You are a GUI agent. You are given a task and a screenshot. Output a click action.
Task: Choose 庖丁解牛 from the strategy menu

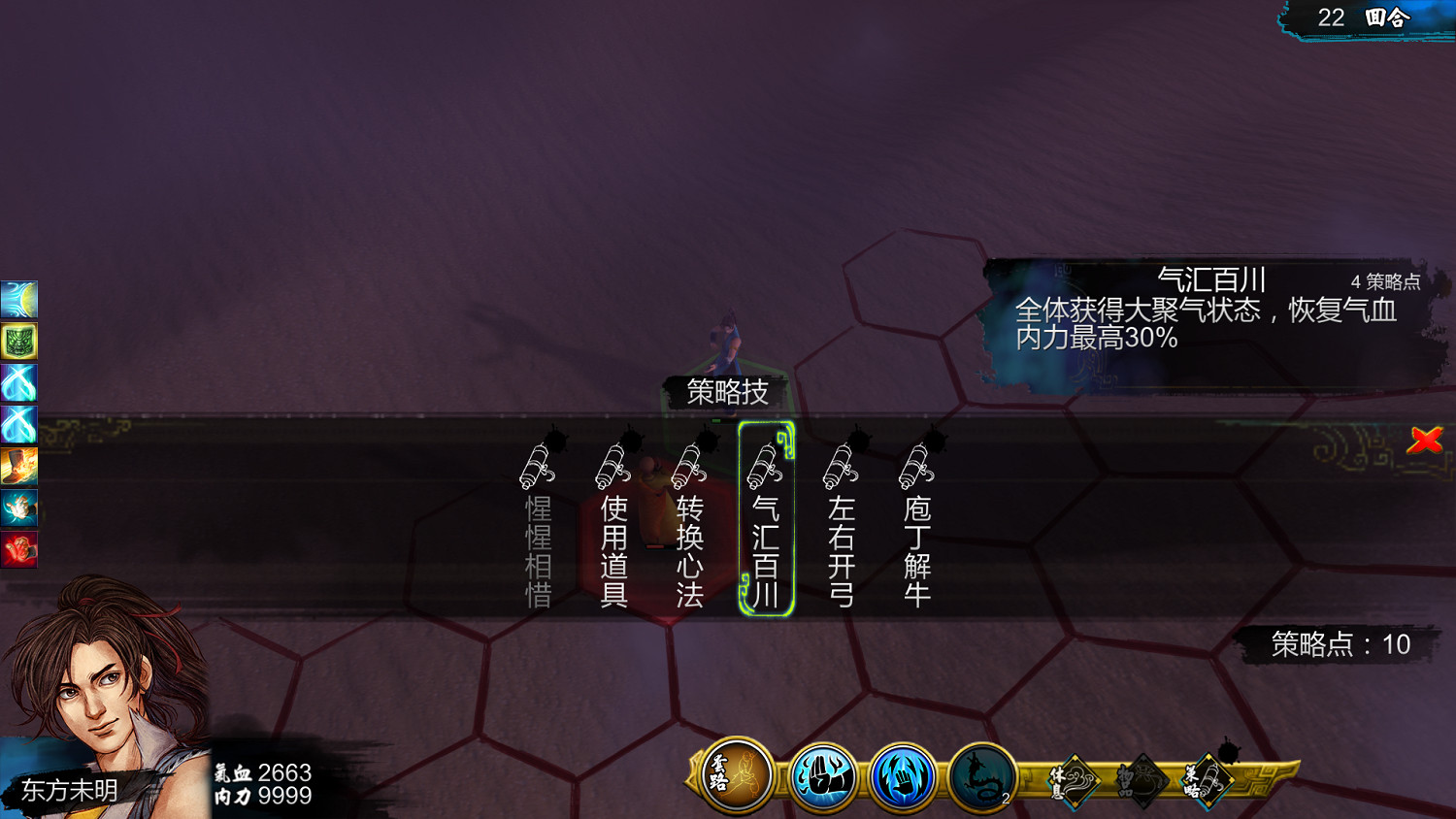coord(916,529)
